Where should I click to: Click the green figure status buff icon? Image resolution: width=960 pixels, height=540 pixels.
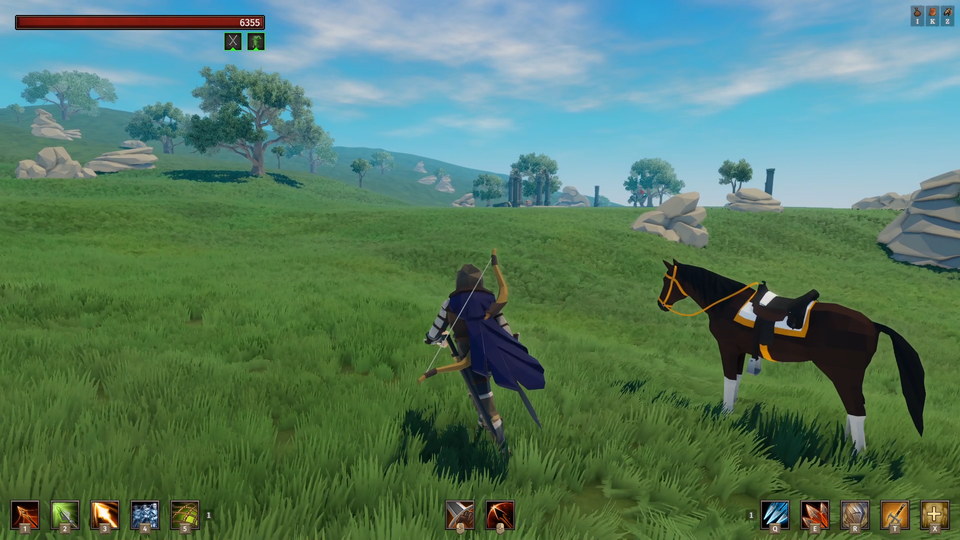[256, 41]
